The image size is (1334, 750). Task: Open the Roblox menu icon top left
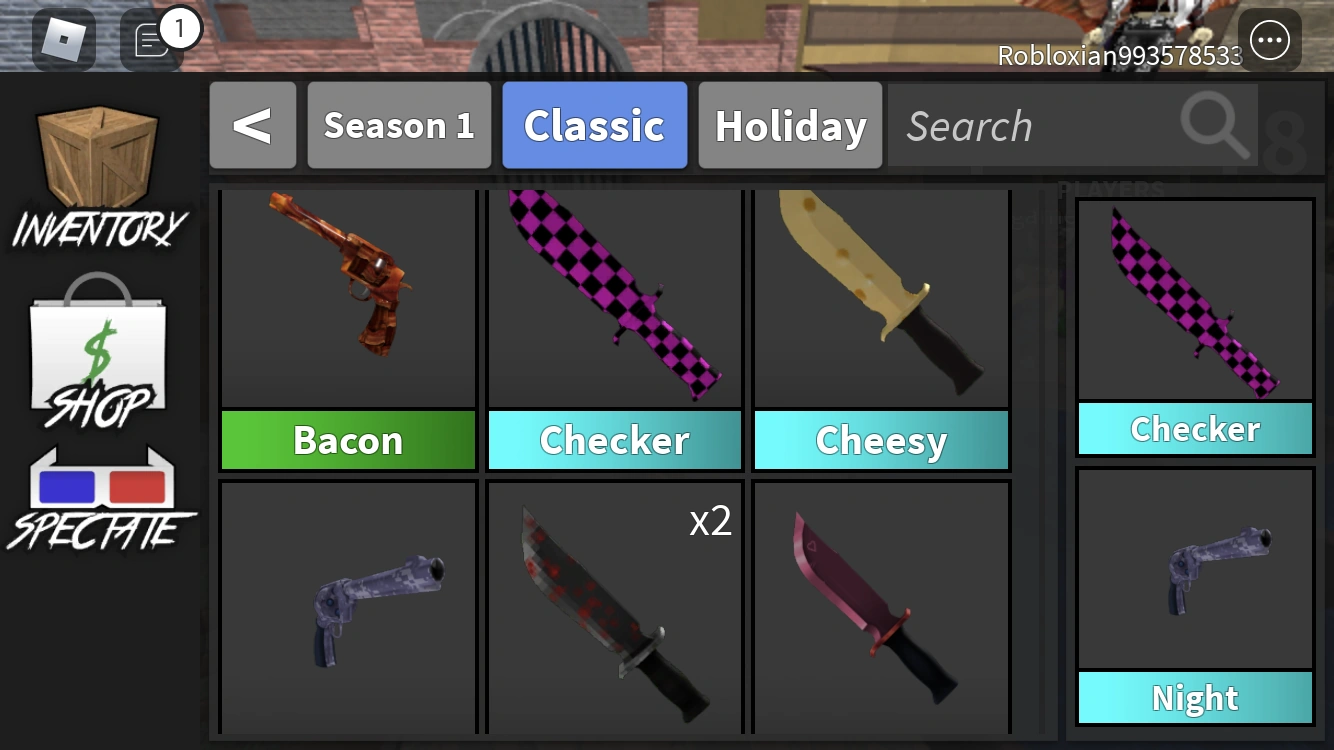(64, 40)
